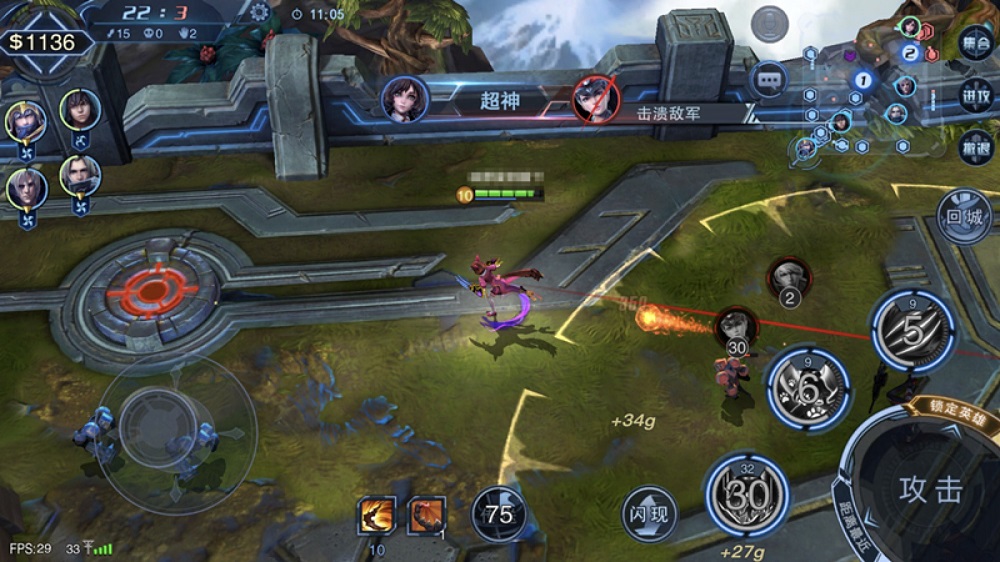Viewport: 1000px width, 562px height.
Task: Send the 进攻 attack signal
Action: (x=975, y=97)
